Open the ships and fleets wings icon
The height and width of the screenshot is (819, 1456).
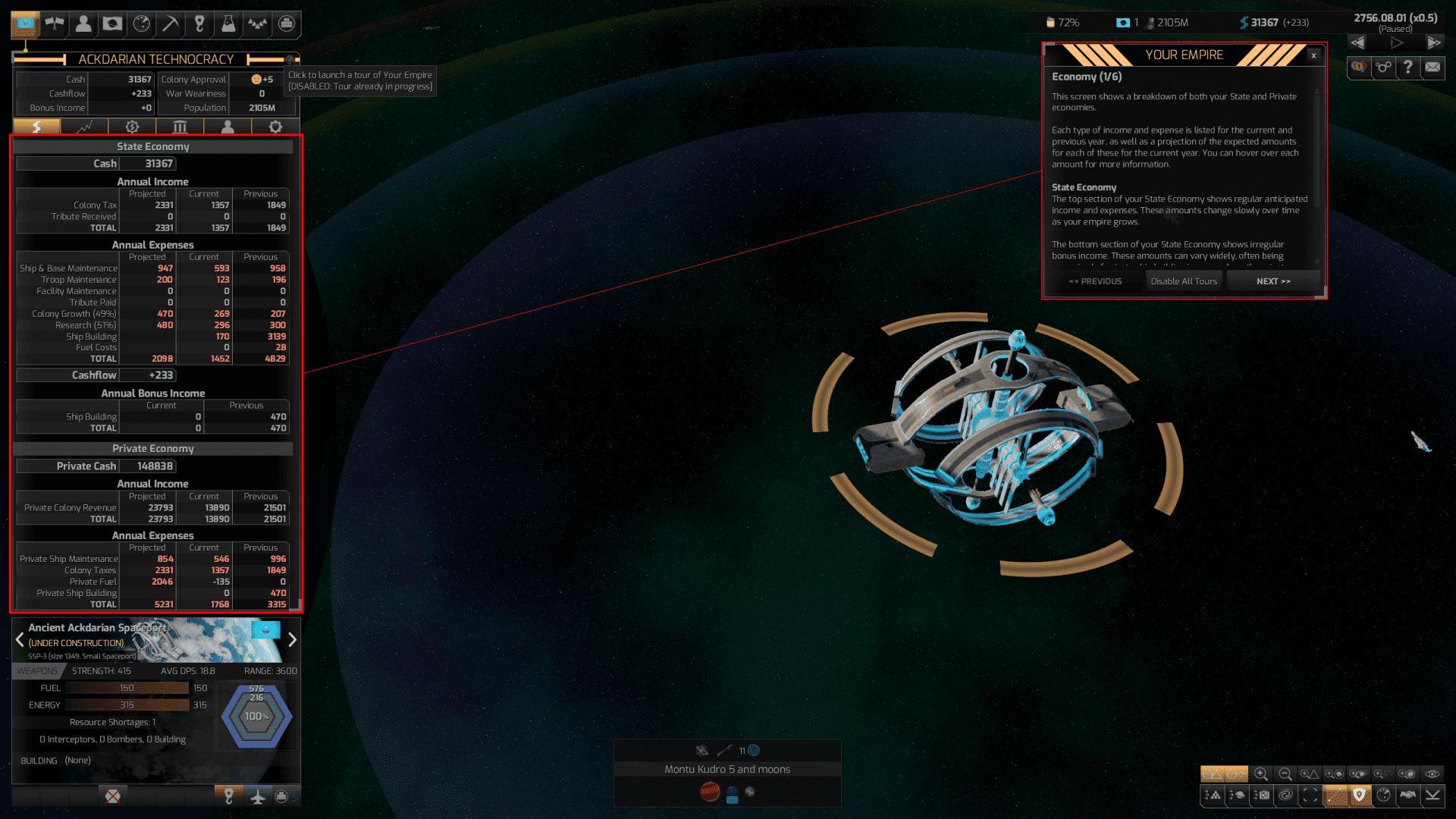click(x=55, y=24)
